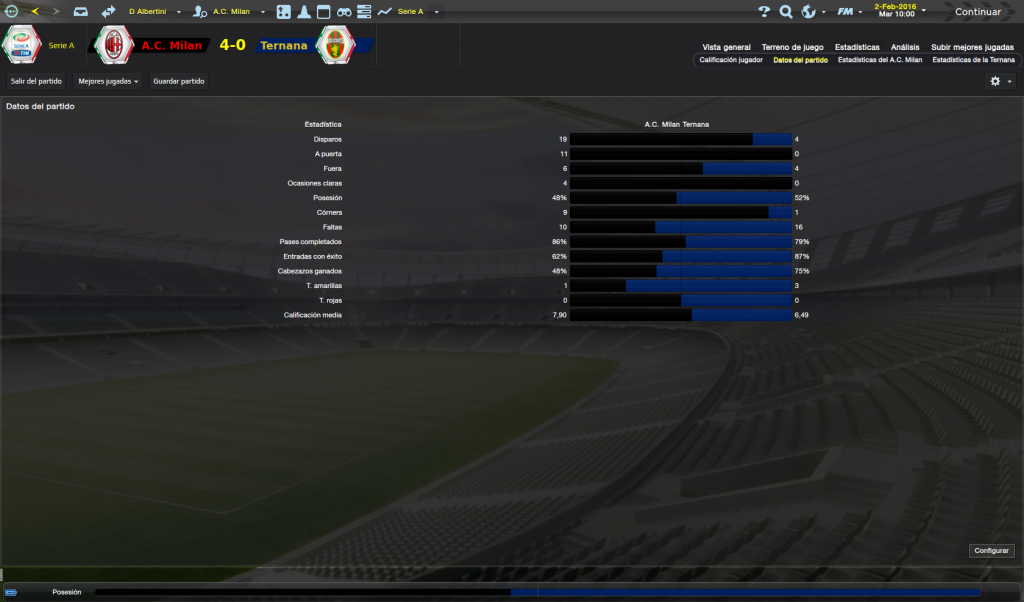Show the Análisis tab
This screenshot has height=602, width=1024.
click(905, 47)
